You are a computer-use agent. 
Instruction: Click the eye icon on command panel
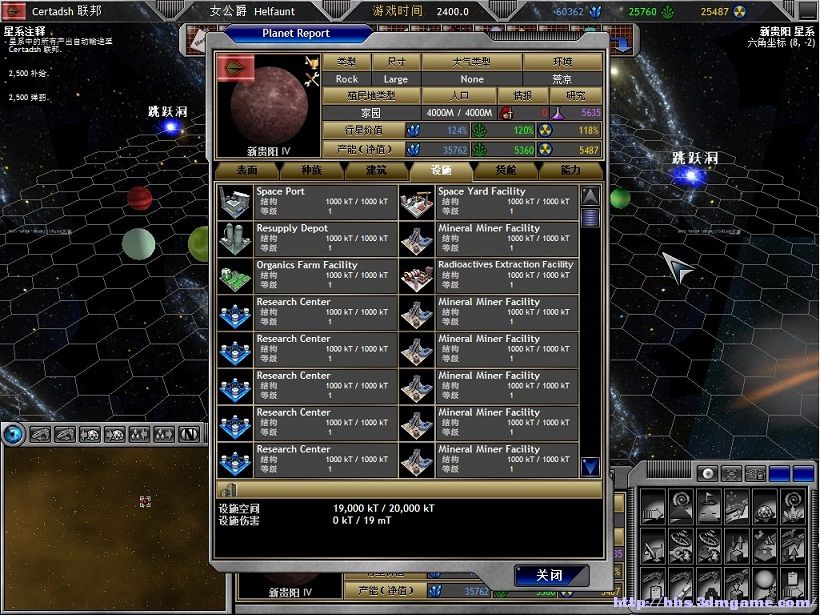tap(709, 473)
